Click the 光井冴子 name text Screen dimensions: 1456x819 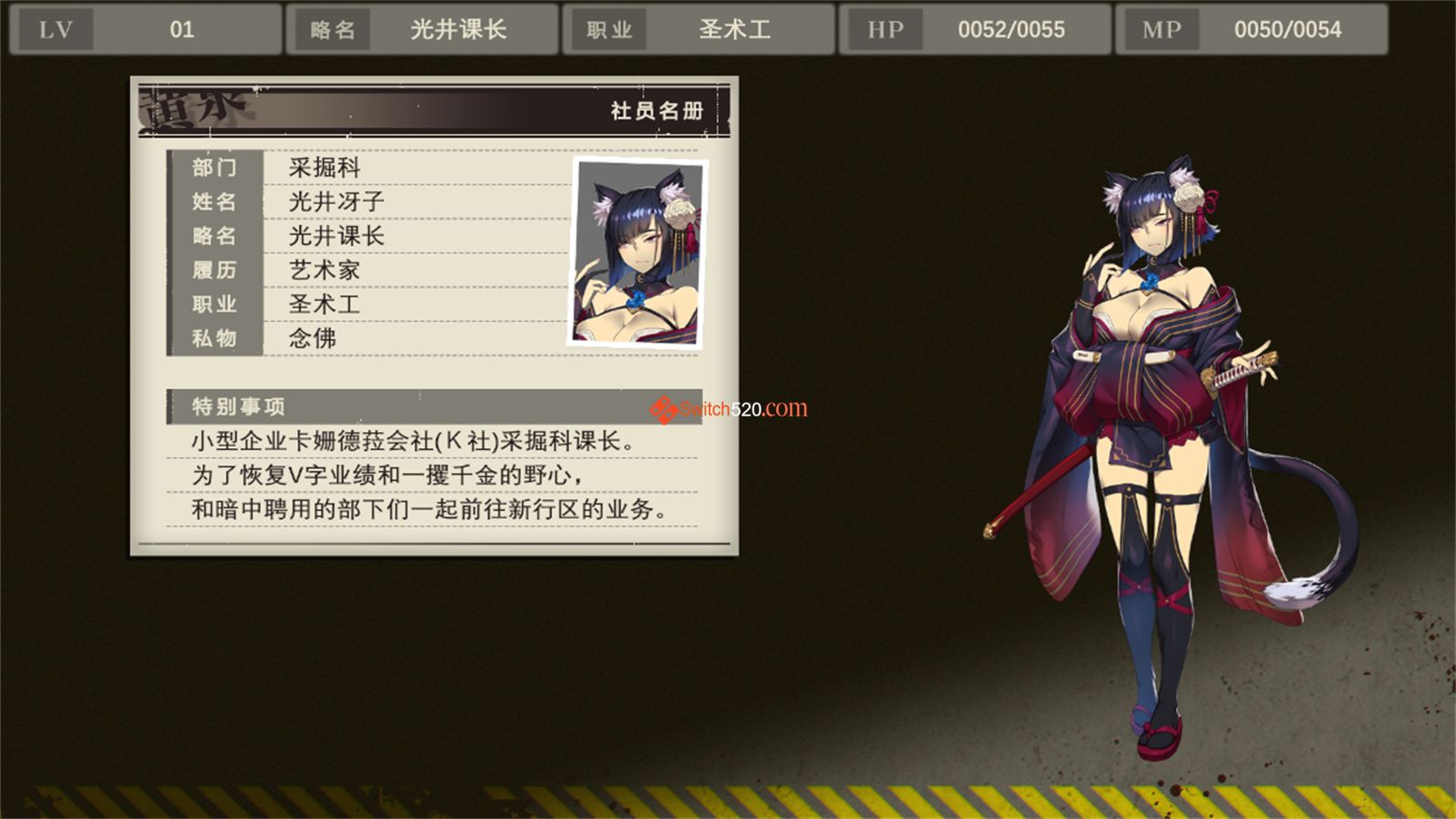click(334, 202)
